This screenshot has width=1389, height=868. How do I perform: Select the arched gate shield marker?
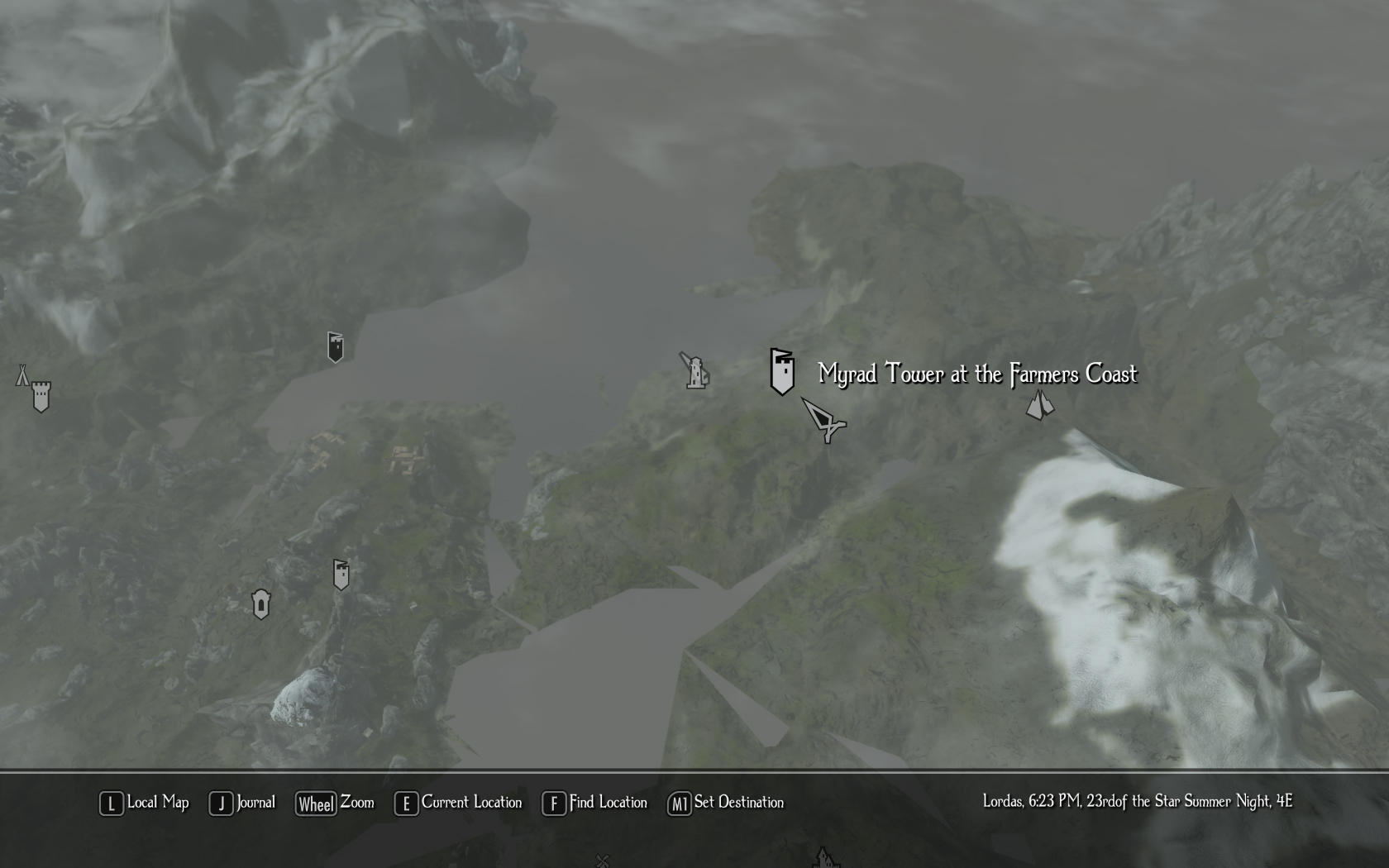pyautogui.click(x=261, y=603)
